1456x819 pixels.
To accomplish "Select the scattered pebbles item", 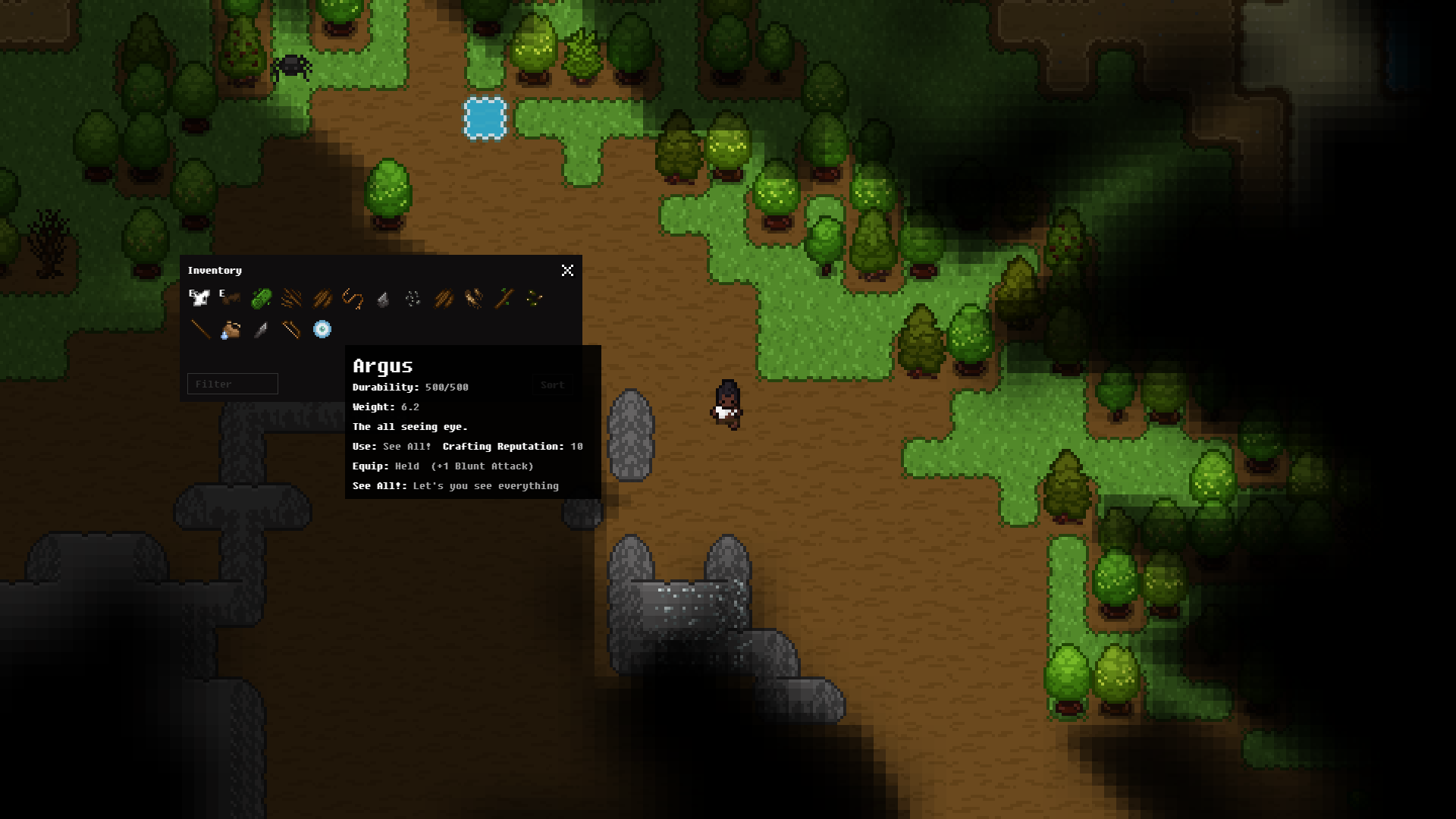I will 413,299.
